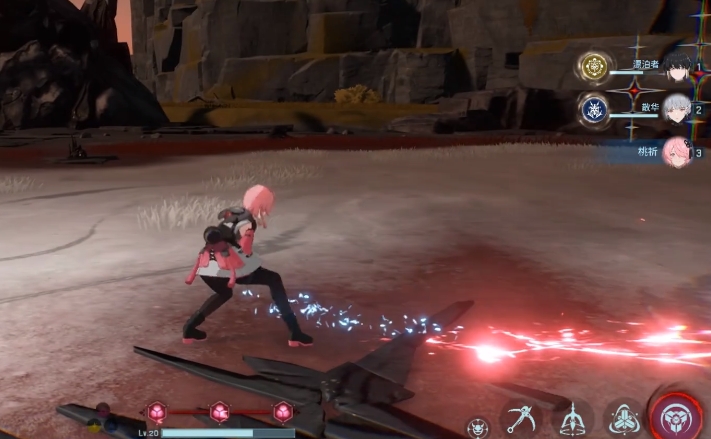
Task: Switch to party member 散华
Action: click(678, 108)
